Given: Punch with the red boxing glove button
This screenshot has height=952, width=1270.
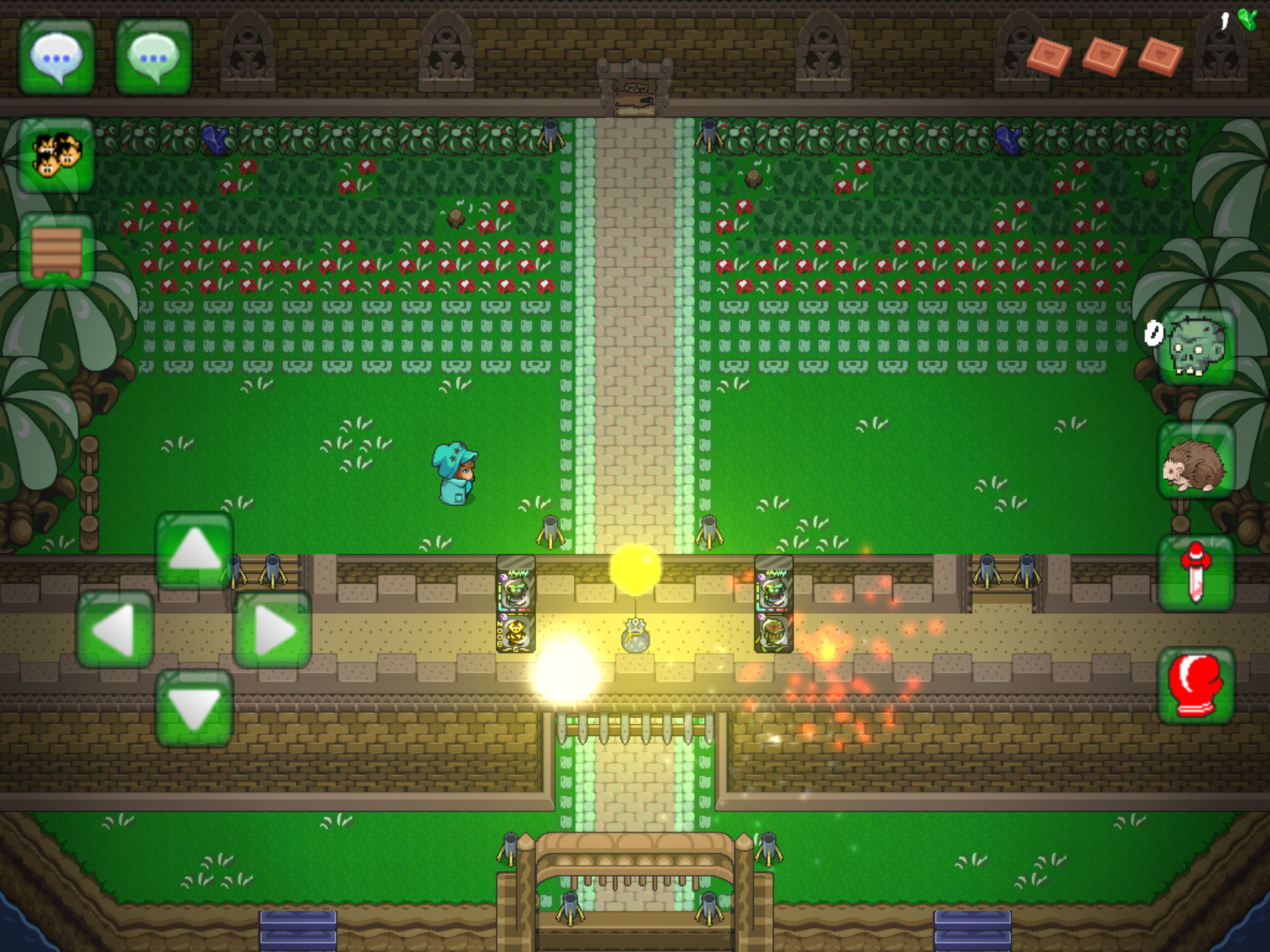Looking at the screenshot, I should pos(1195,686).
